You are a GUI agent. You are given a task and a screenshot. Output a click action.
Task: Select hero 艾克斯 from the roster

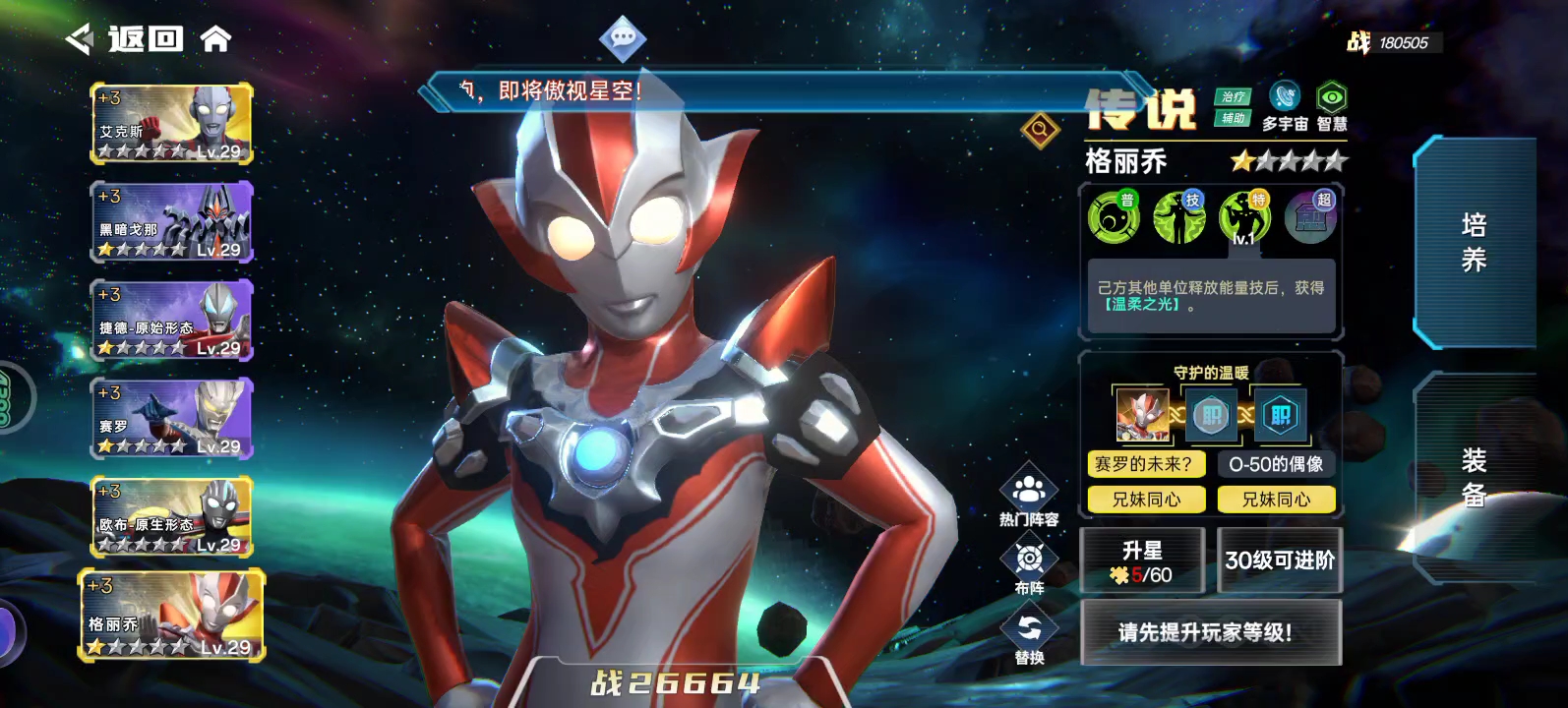(172, 124)
